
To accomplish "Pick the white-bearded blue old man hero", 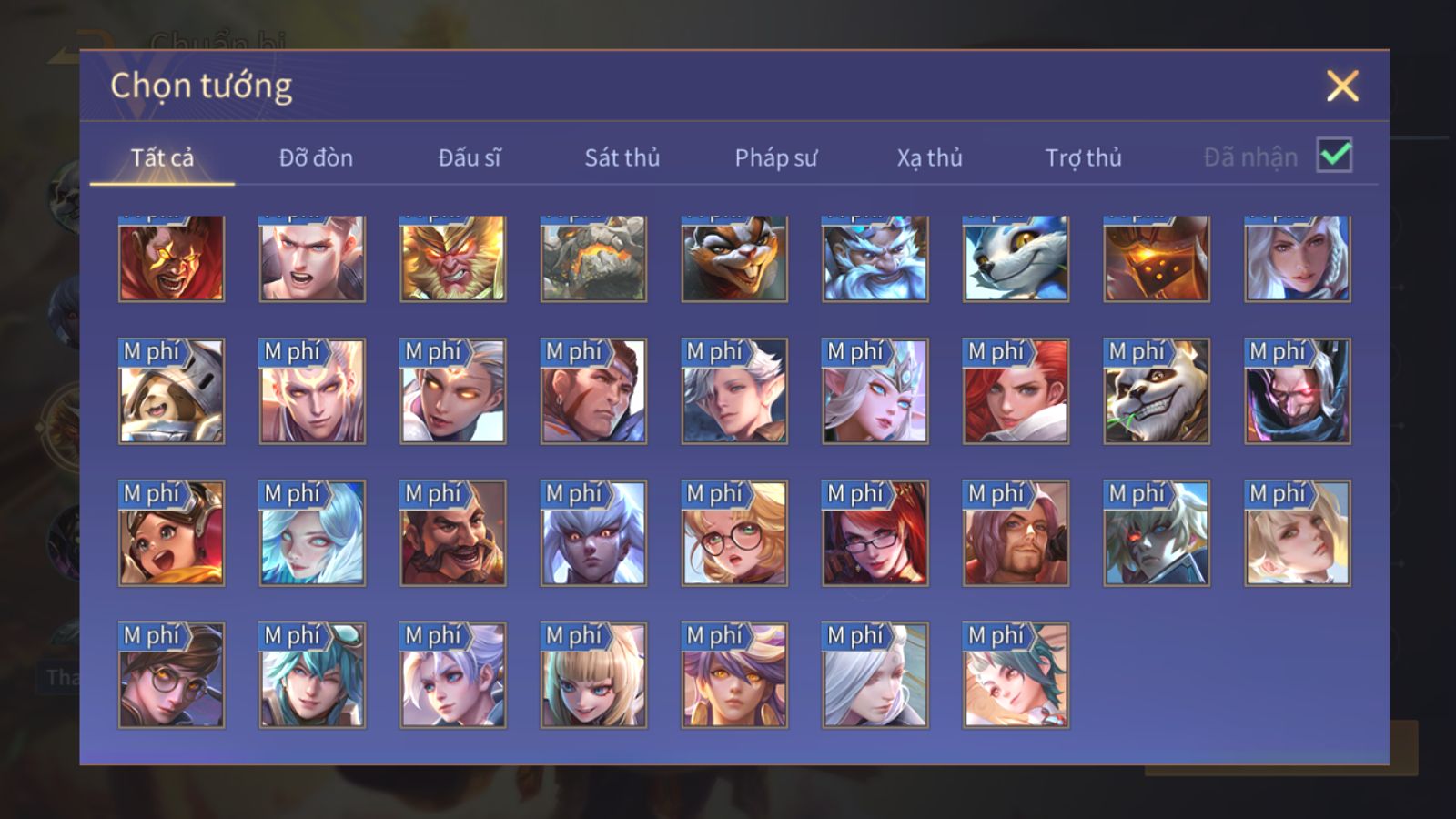I will [x=875, y=258].
